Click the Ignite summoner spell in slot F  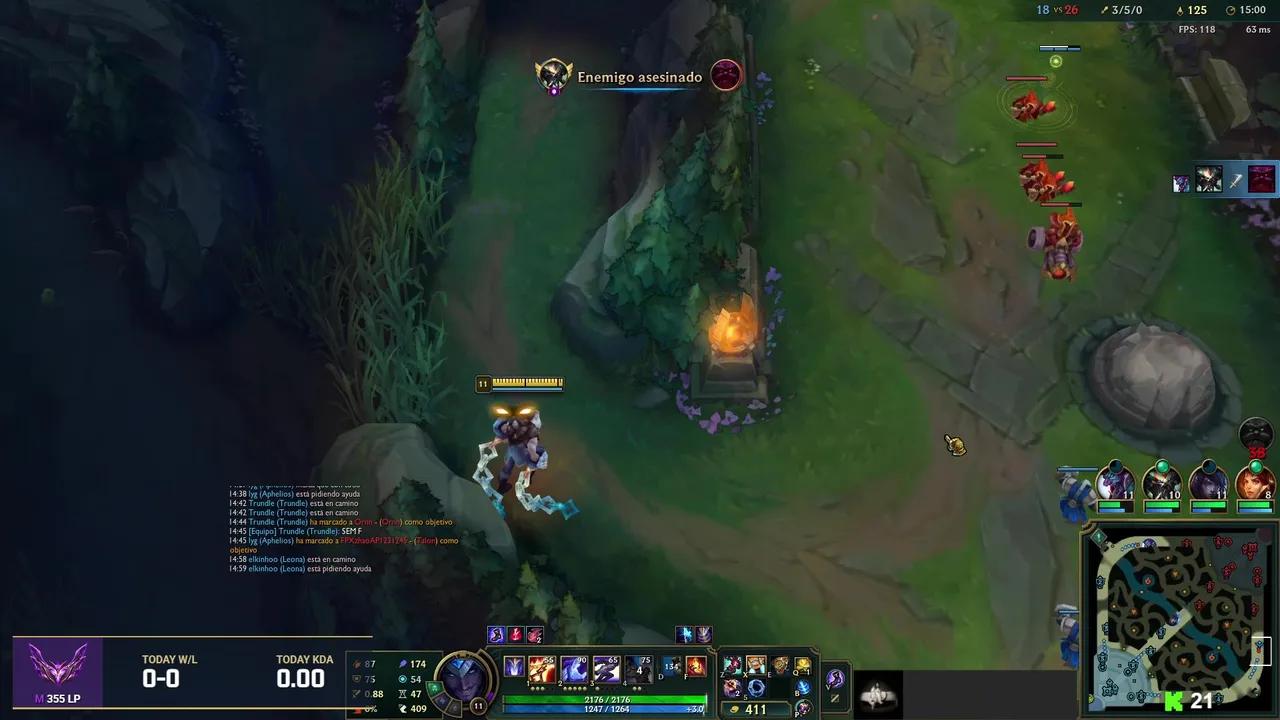point(697,667)
